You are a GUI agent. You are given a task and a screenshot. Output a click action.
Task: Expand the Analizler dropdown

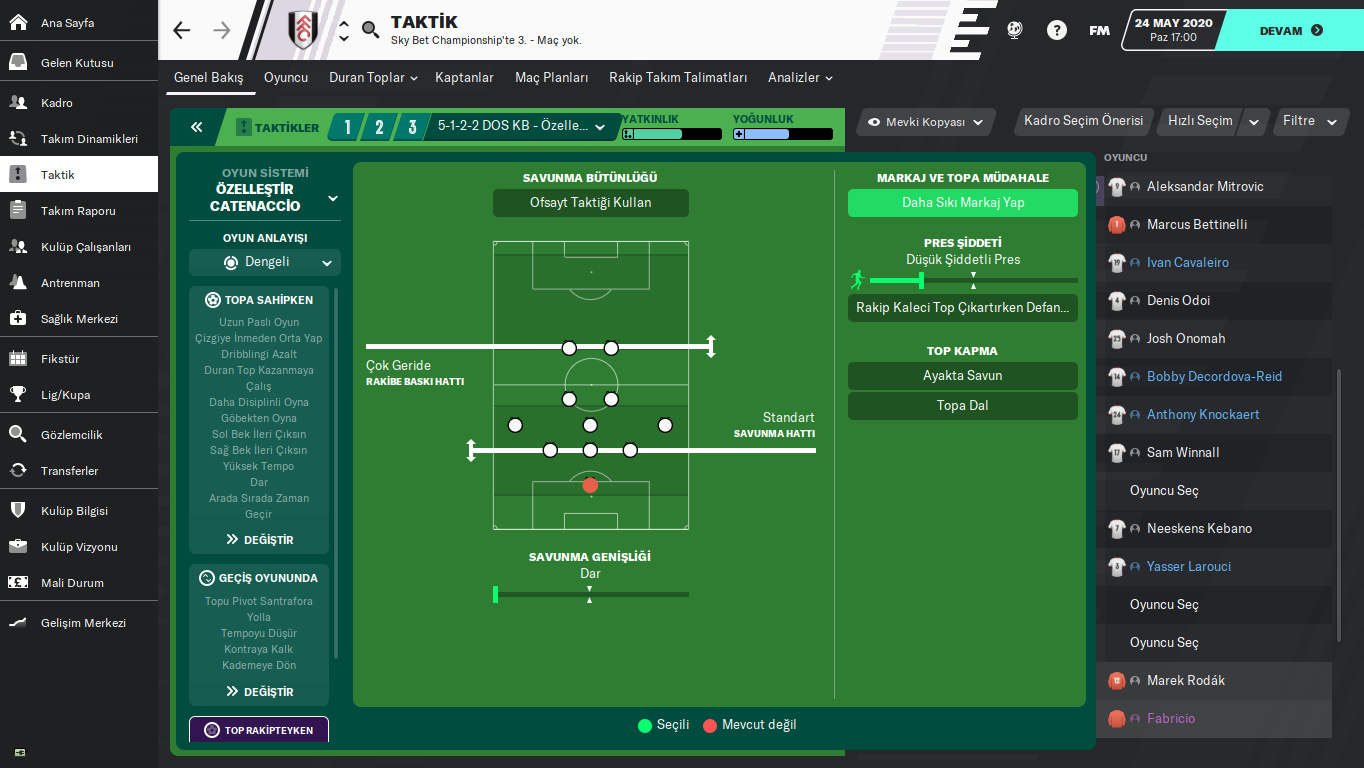pos(800,78)
